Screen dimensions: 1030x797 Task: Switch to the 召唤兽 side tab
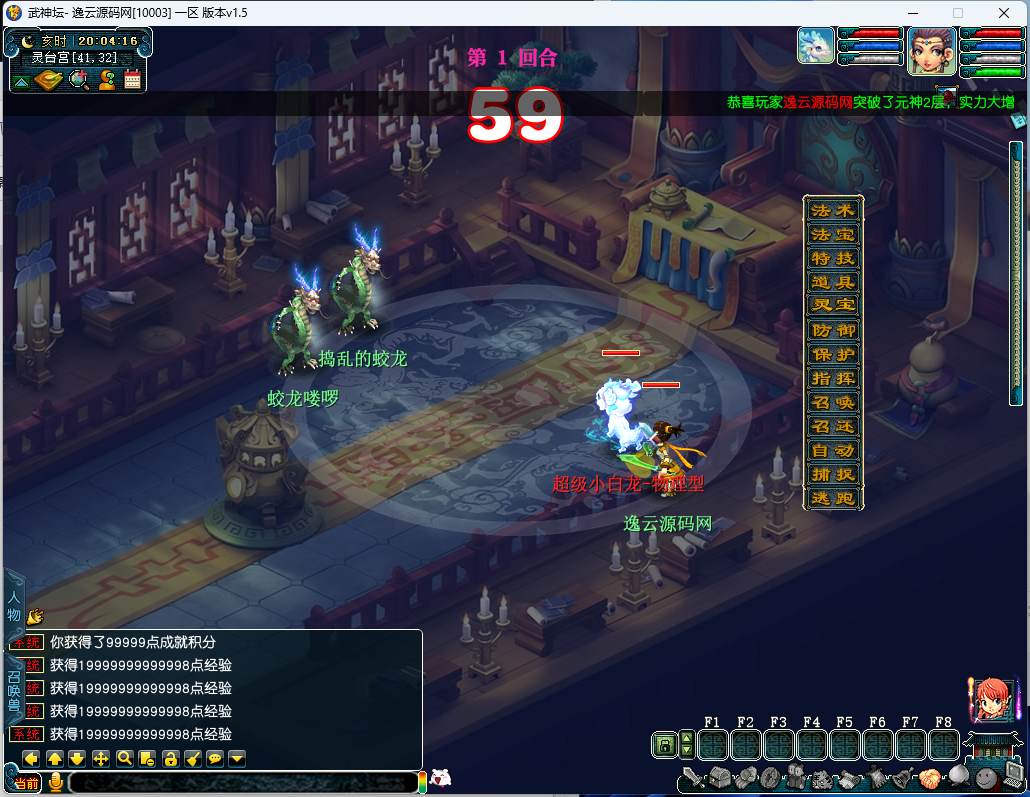[x=14, y=690]
